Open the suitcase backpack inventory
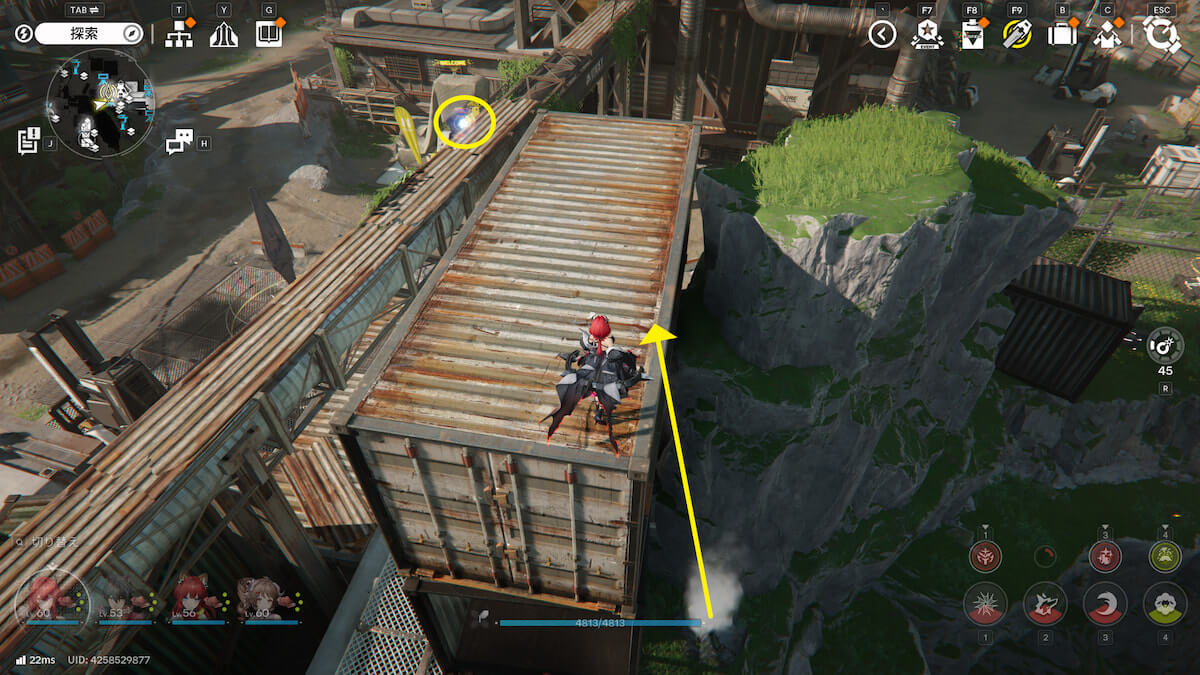This screenshot has height=675, width=1200. tap(1061, 35)
